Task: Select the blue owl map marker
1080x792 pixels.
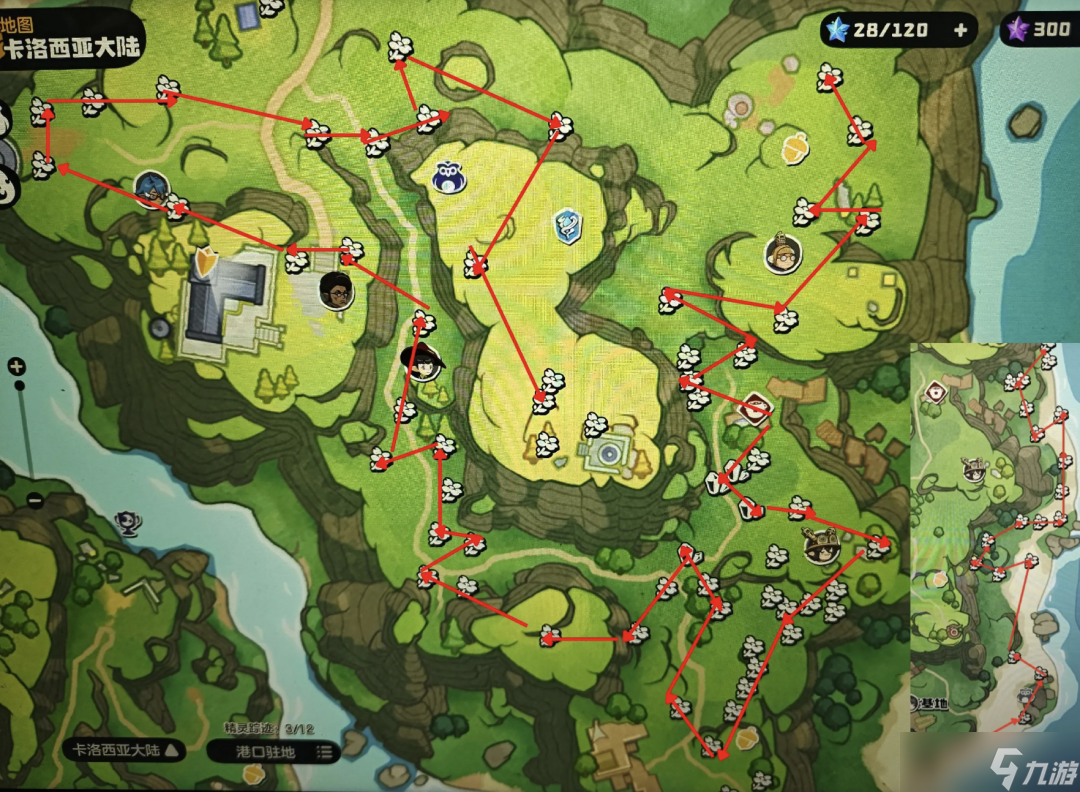Action: (x=446, y=177)
